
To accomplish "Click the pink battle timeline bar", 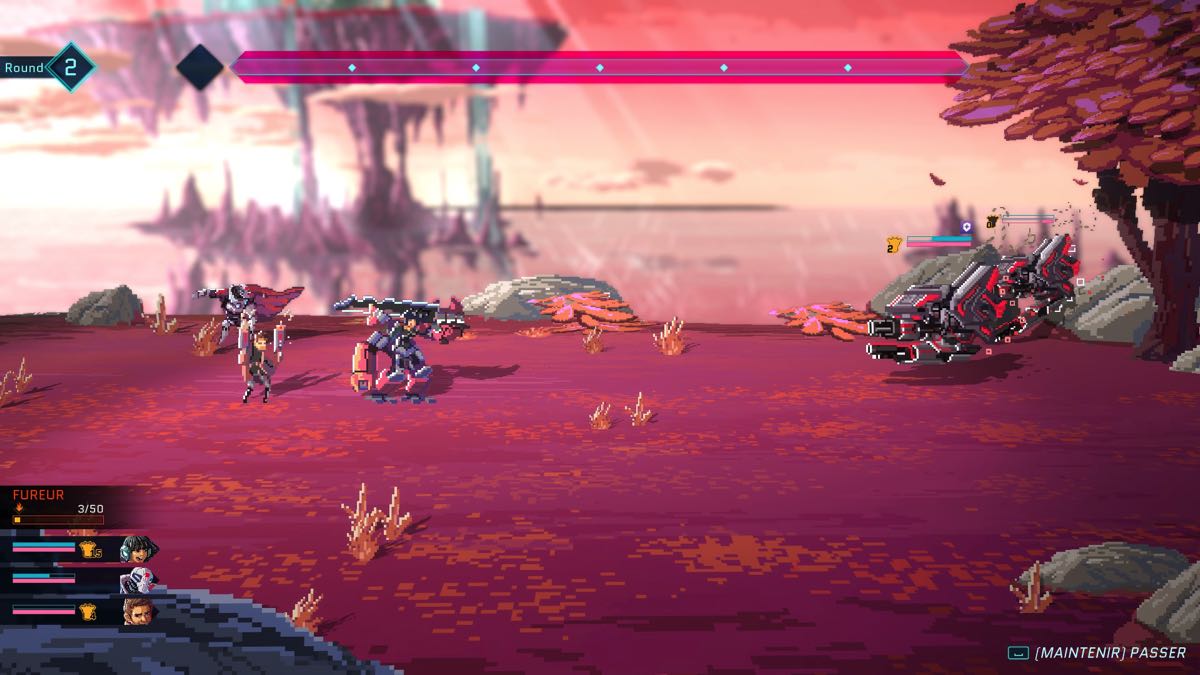I will click(x=598, y=67).
